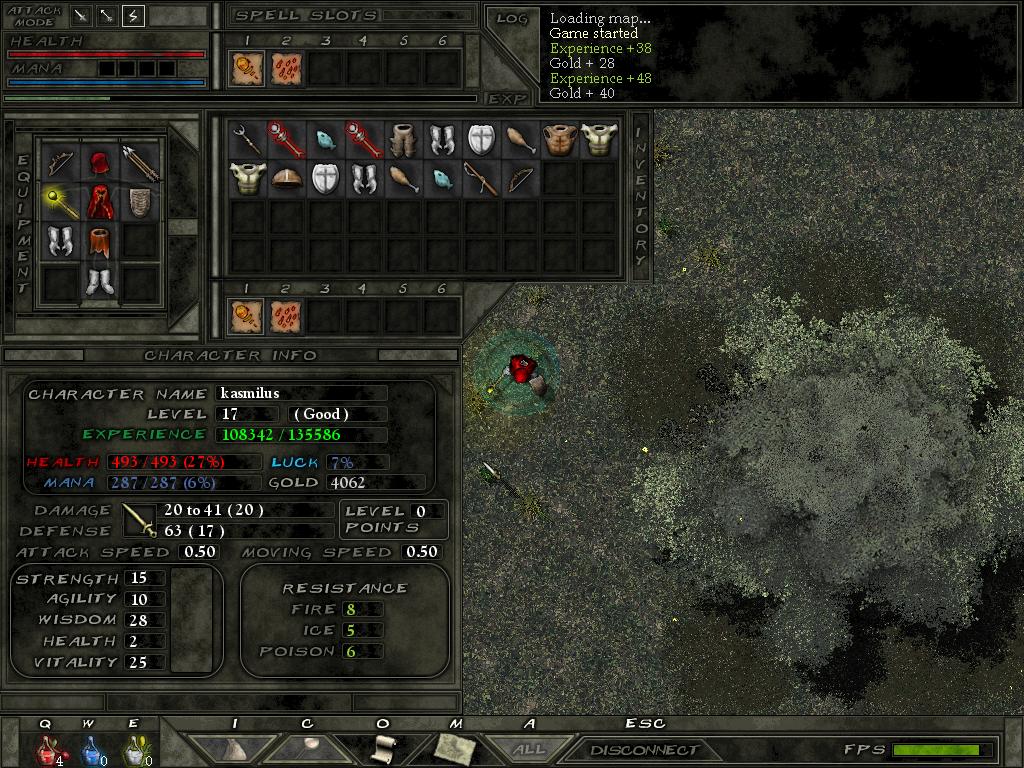Select the sword melee attack mode
The image size is (1024, 768).
point(82,15)
